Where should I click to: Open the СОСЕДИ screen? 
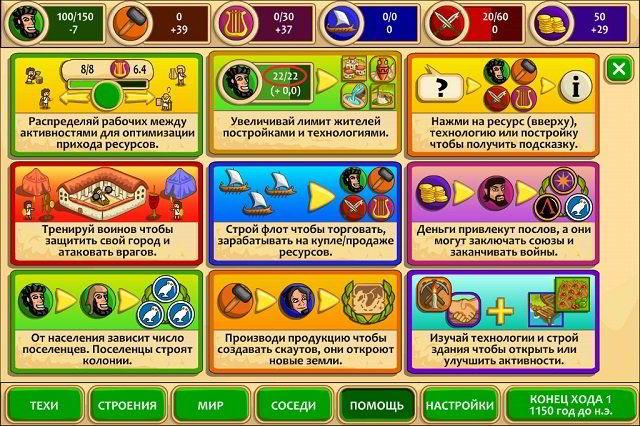(x=293, y=405)
